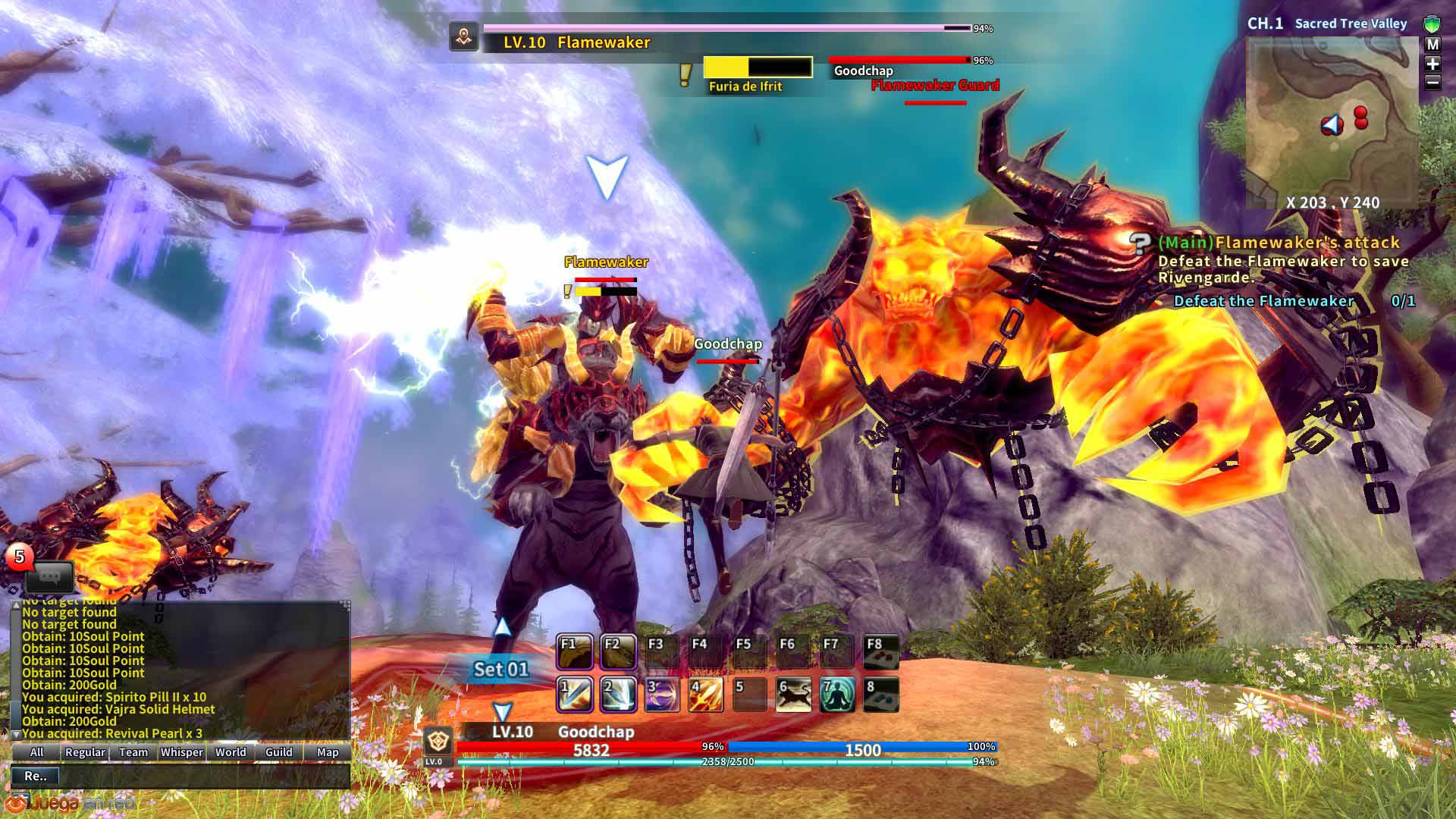The width and height of the screenshot is (1456, 819).
Task: Open the Guild chat tab
Action: click(x=279, y=752)
